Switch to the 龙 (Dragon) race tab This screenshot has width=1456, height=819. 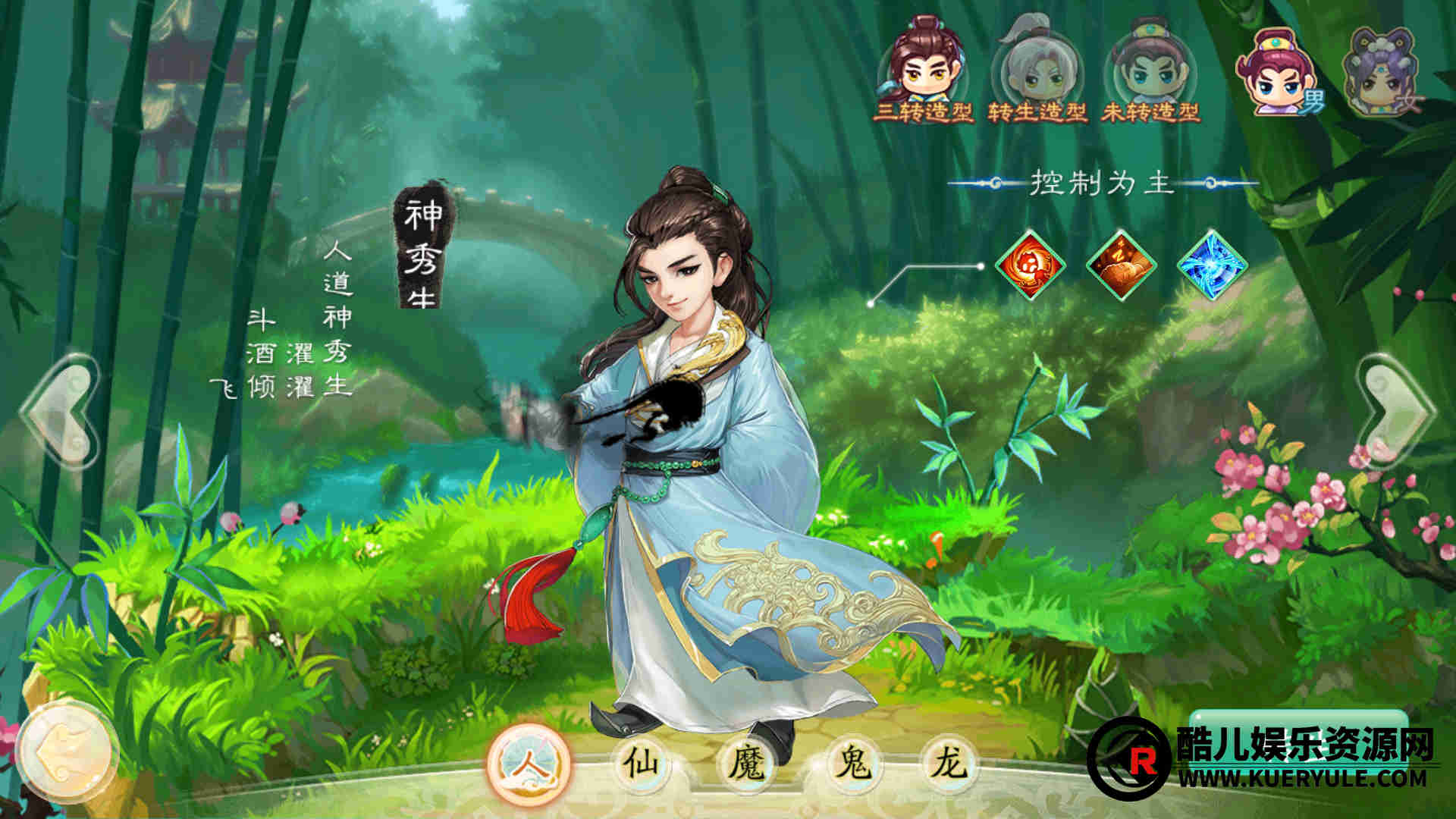click(x=946, y=762)
